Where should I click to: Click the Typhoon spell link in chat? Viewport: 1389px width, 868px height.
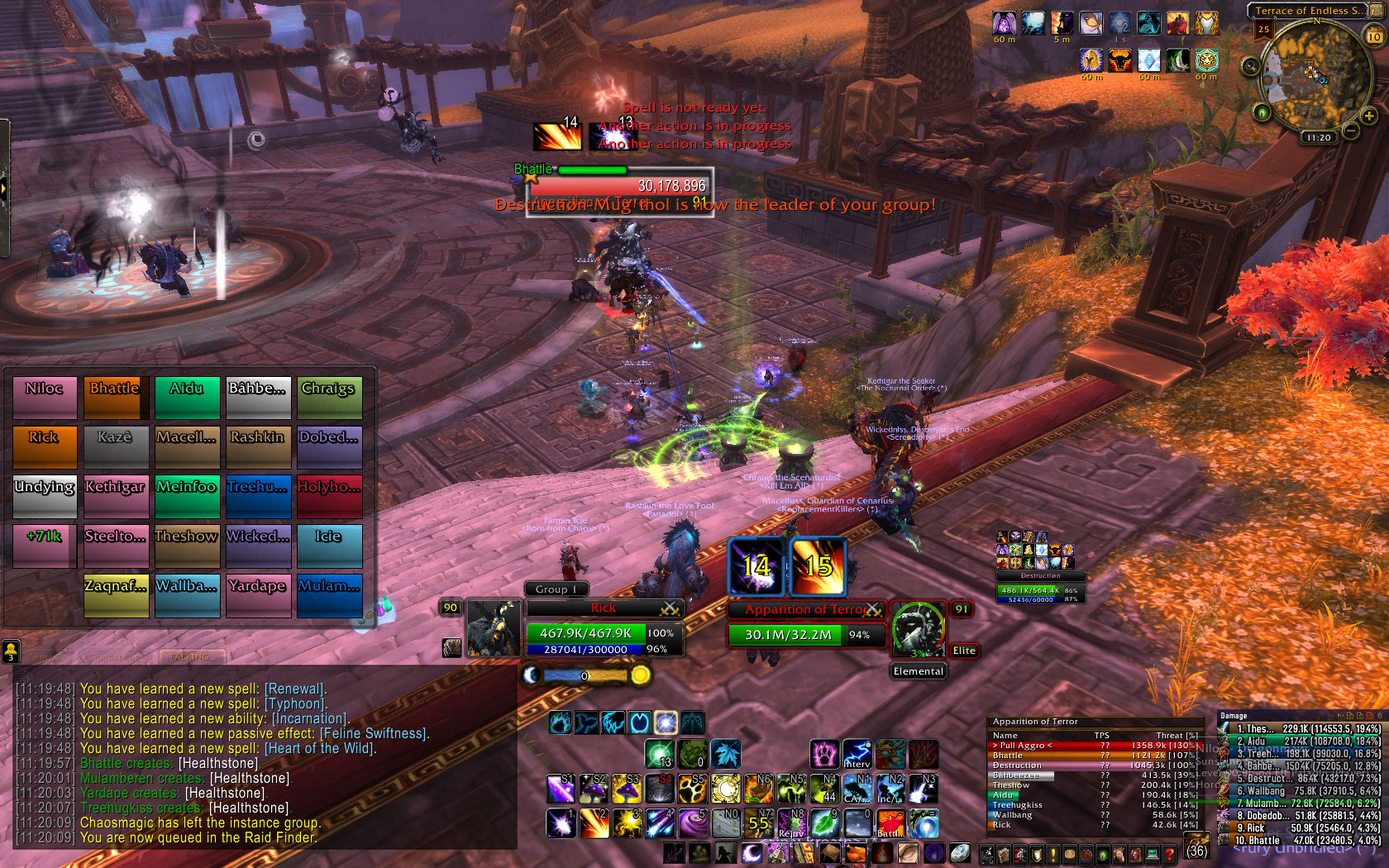(x=295, y=703)
